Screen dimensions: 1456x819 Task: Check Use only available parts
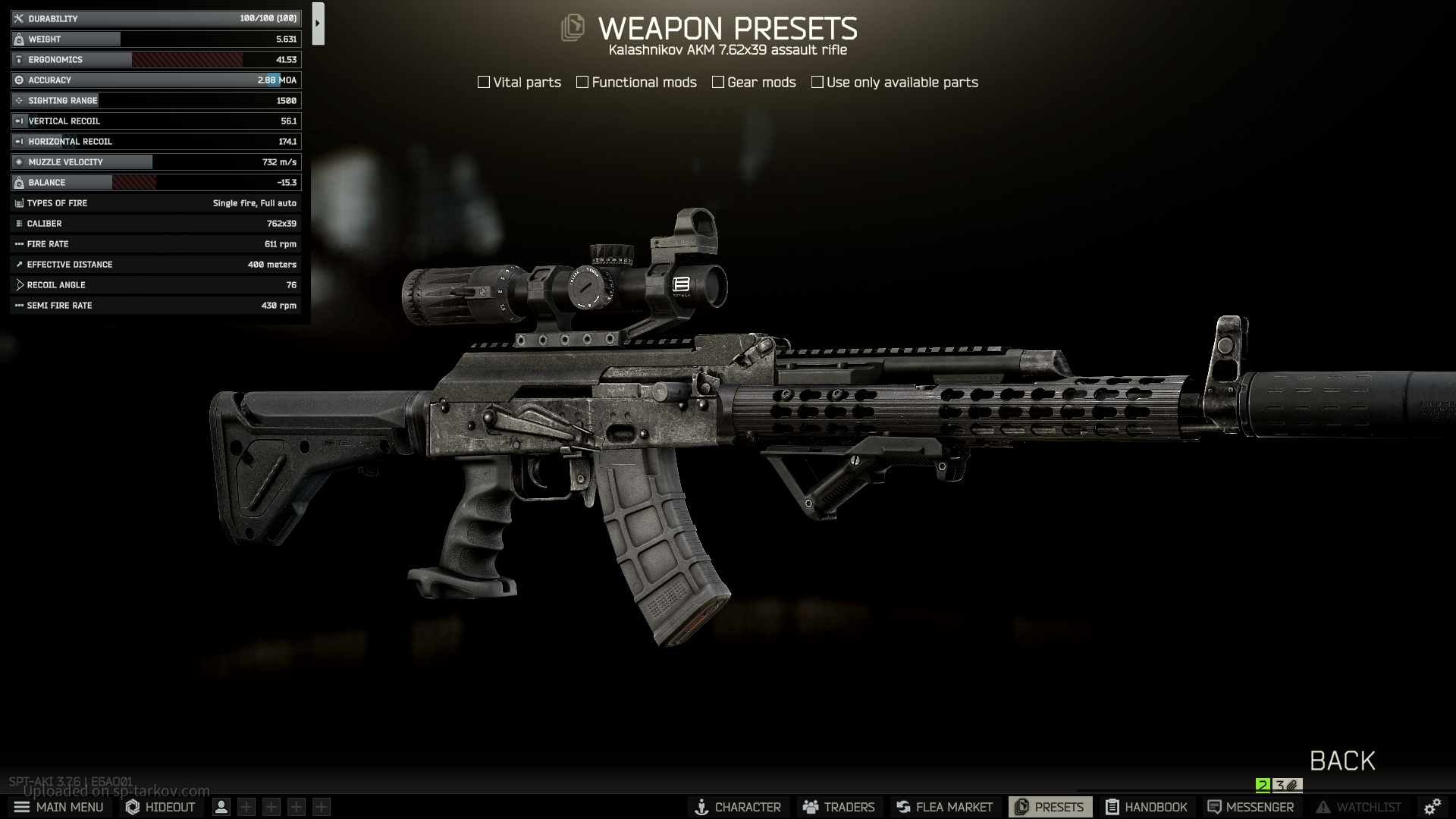pyautogui.click(x=817, y=82)
